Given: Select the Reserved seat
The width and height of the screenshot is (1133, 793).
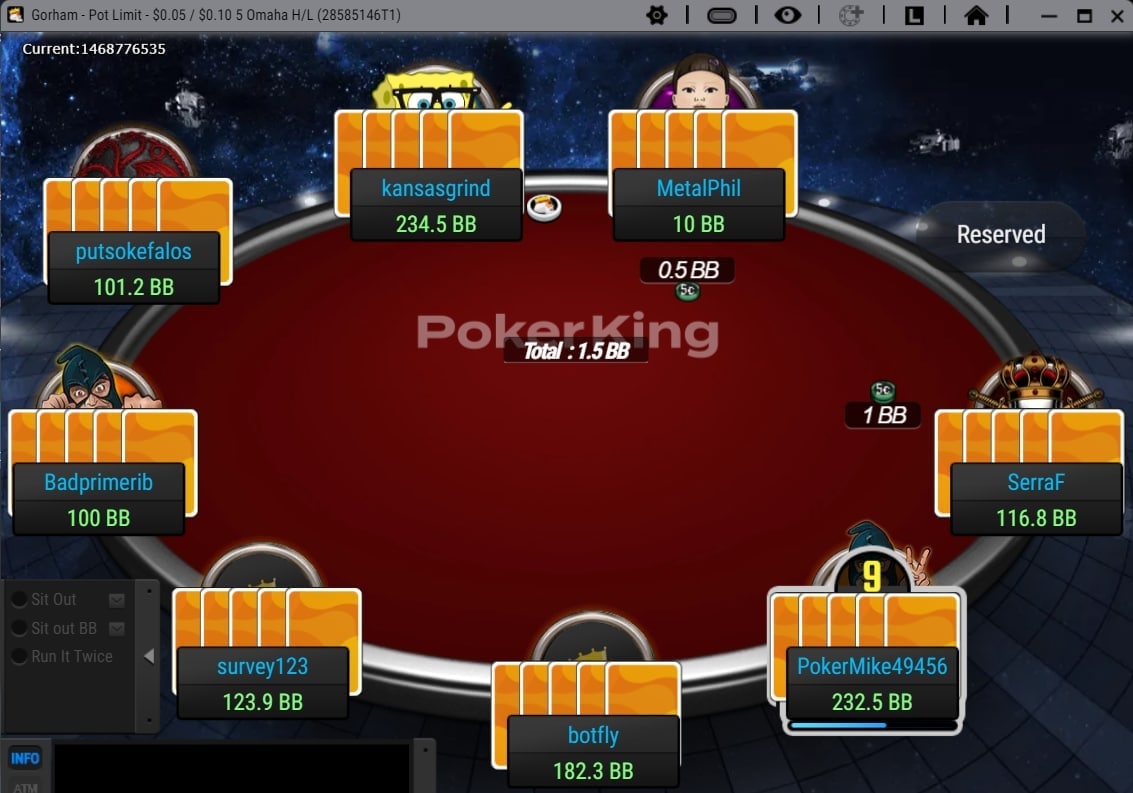Looking at the screenshot, I should [1000, 235].
